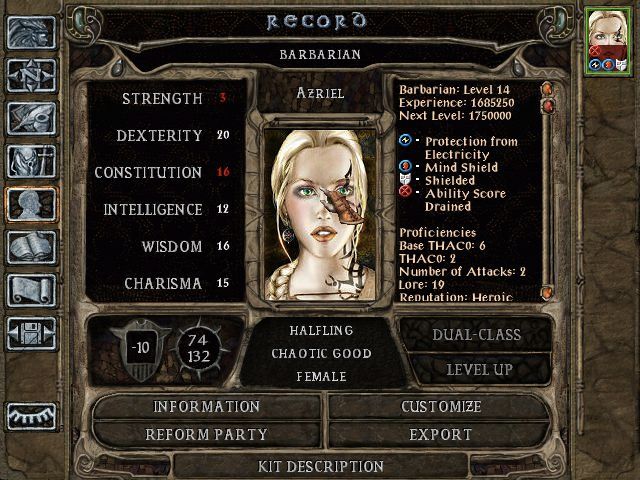Return to game via the dragon head icon
640x480 pixels.
click(31, 32)
